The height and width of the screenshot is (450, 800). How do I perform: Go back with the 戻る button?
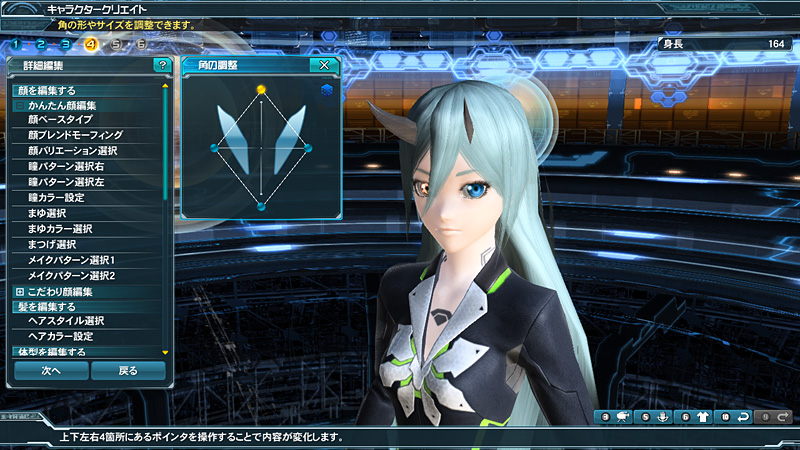click(x=128, y=370)
